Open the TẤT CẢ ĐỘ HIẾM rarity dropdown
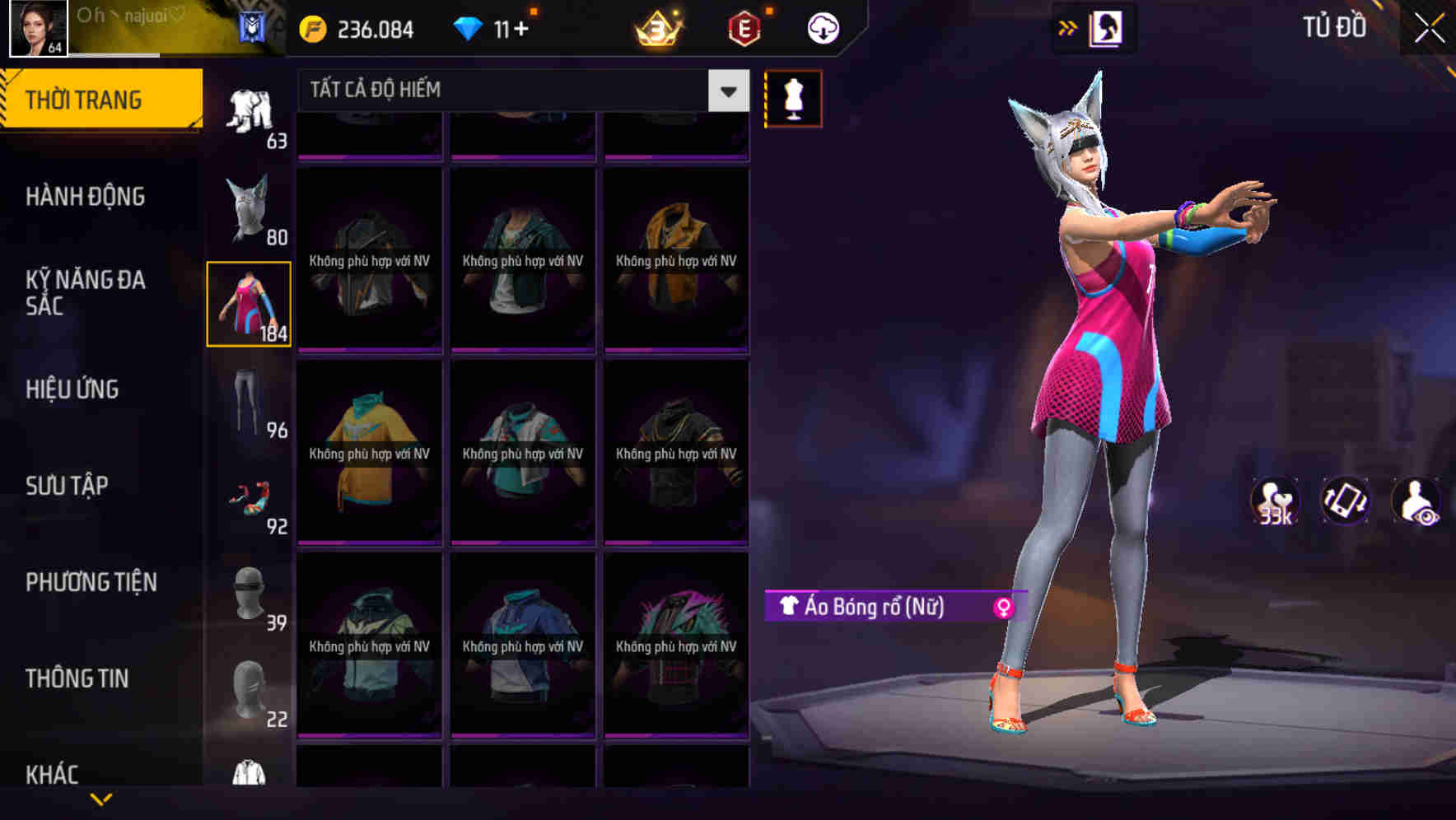 click(x=511, y=90)
